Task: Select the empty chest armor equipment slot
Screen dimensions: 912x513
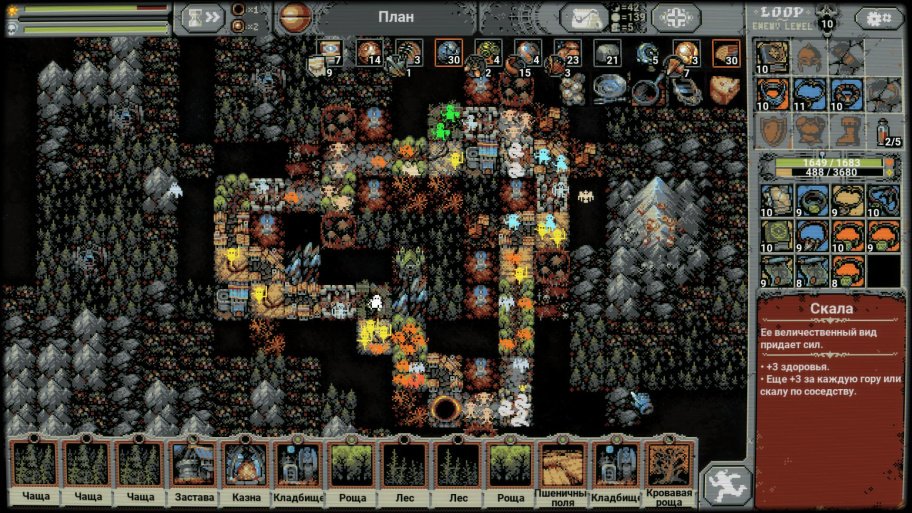Action: tap(809, 131)
